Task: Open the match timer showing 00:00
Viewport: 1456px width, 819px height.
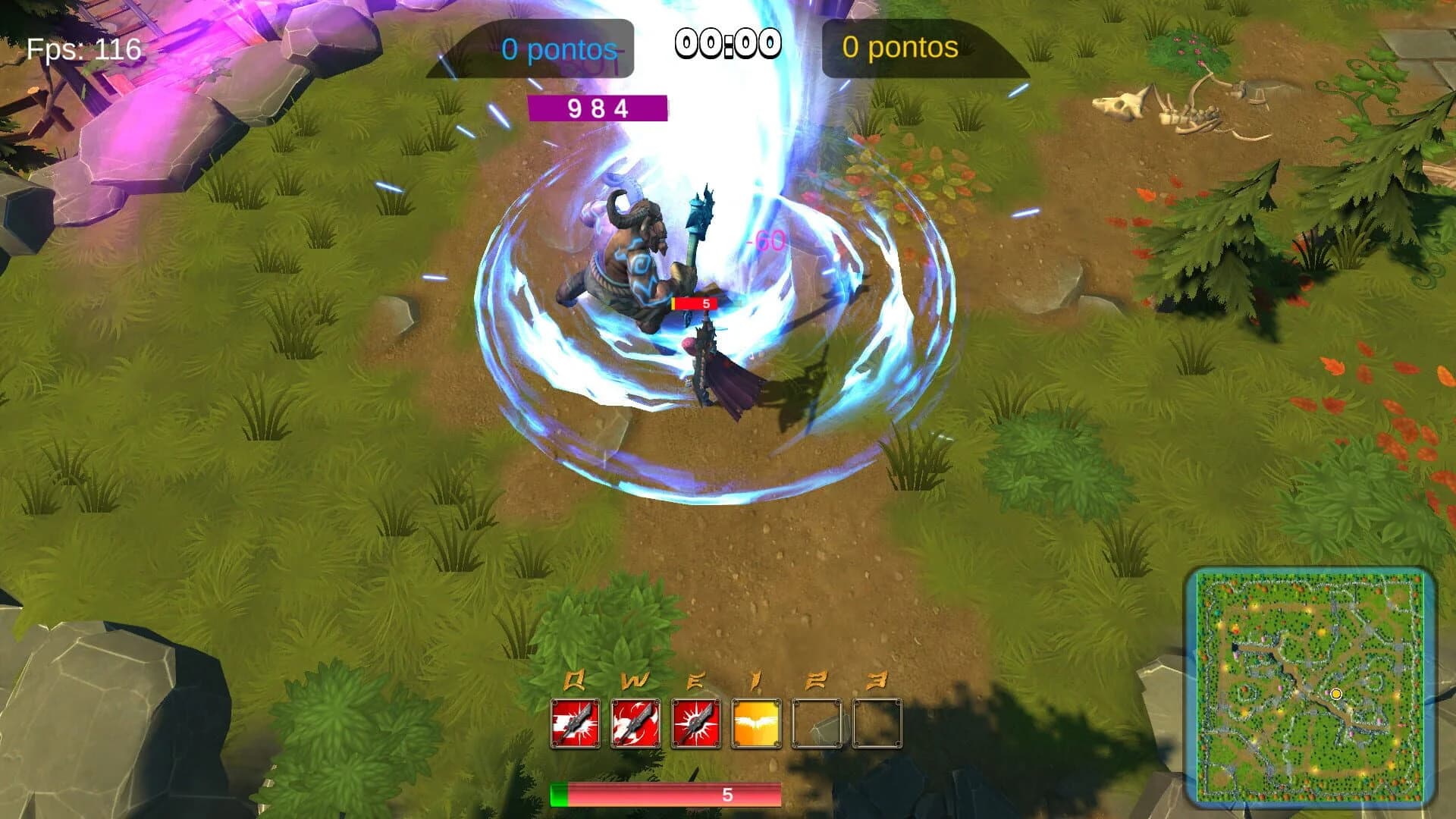Action: [730, 43]
